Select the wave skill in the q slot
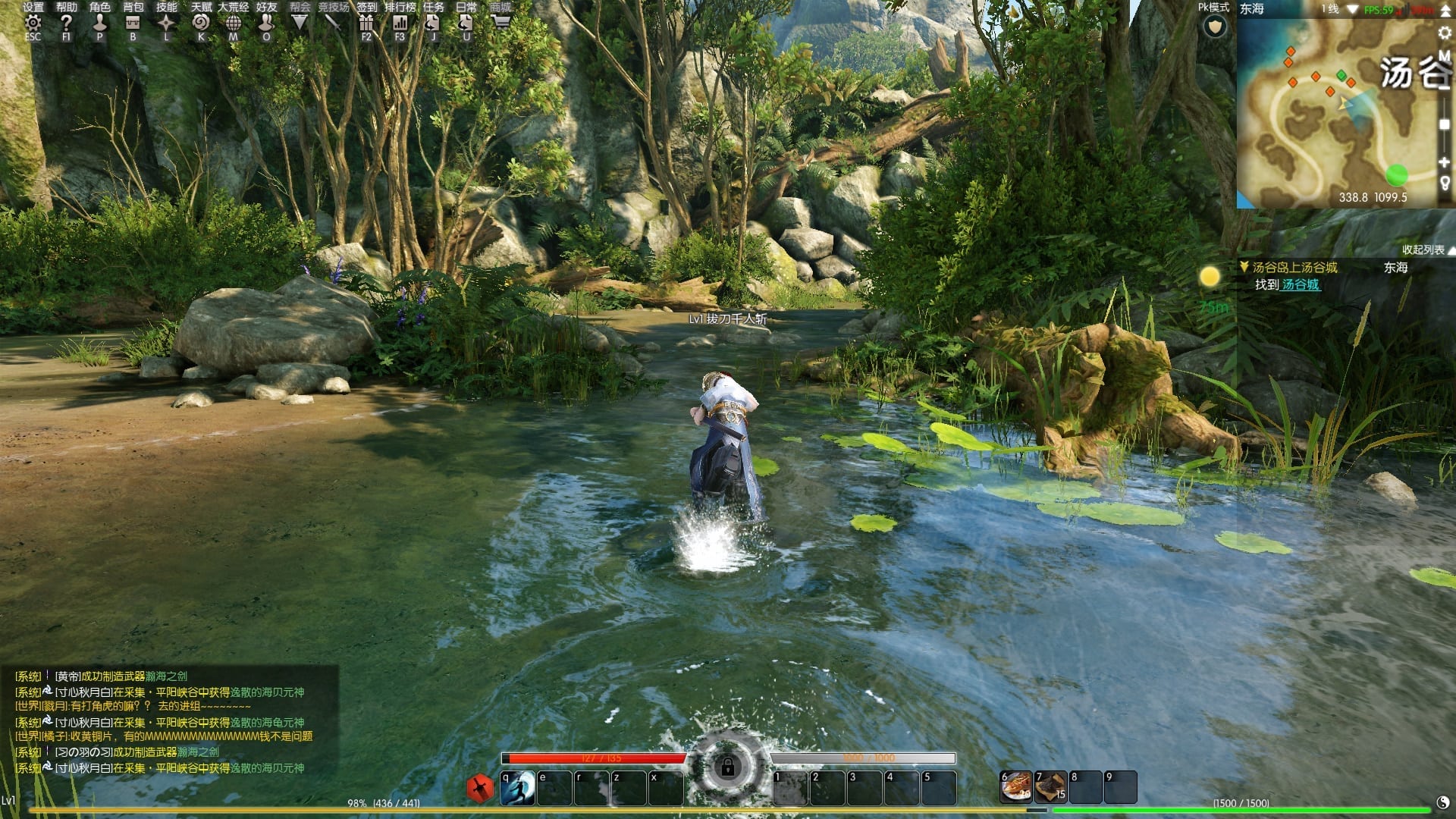This screenshot has height=819, width=1456. [518, 789]
